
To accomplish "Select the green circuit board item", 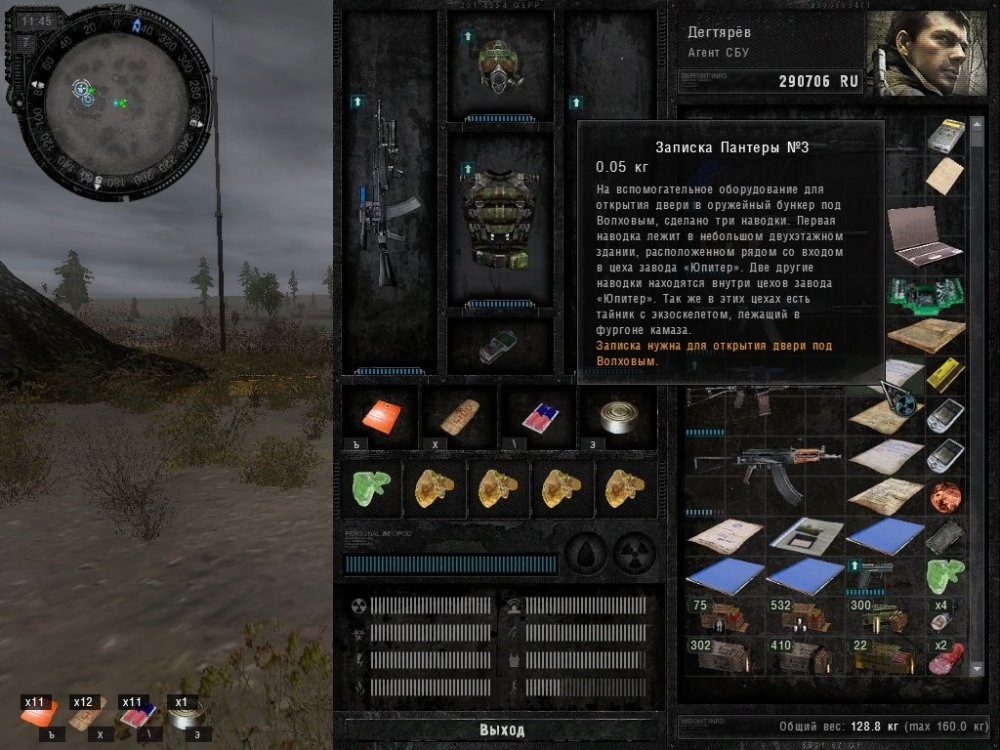I will pyautogui.click(x=924, y=295).
